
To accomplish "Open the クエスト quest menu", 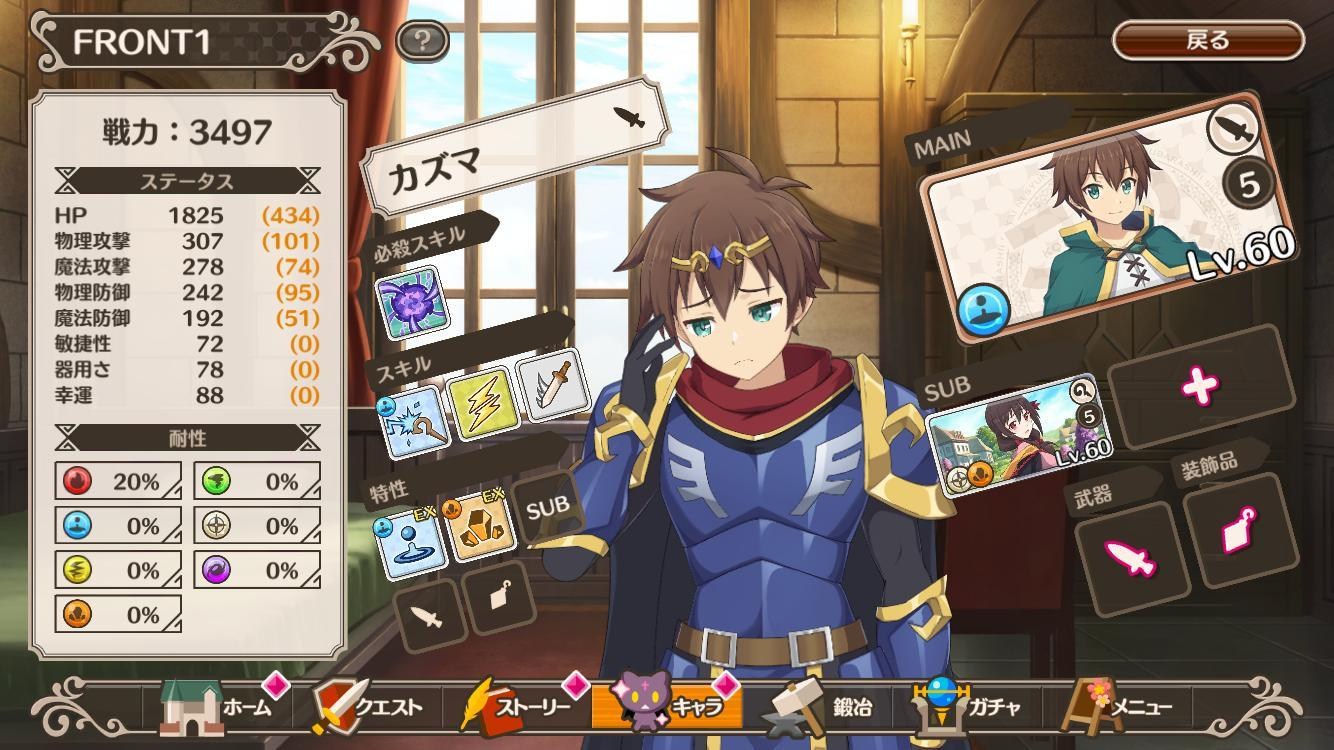I will pyautogui.click(x=370, y=706).
